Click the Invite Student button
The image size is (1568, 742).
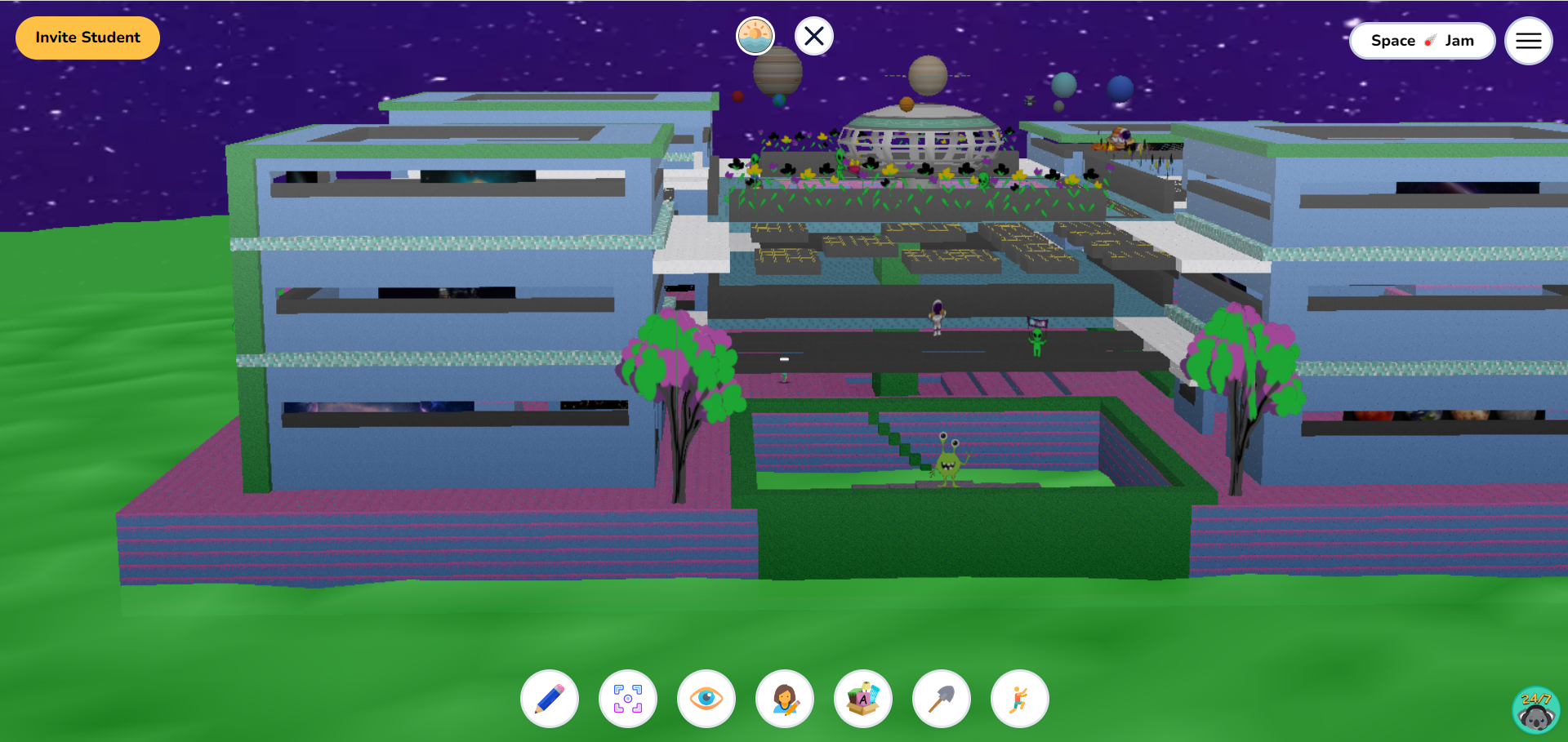click(87, 37)
